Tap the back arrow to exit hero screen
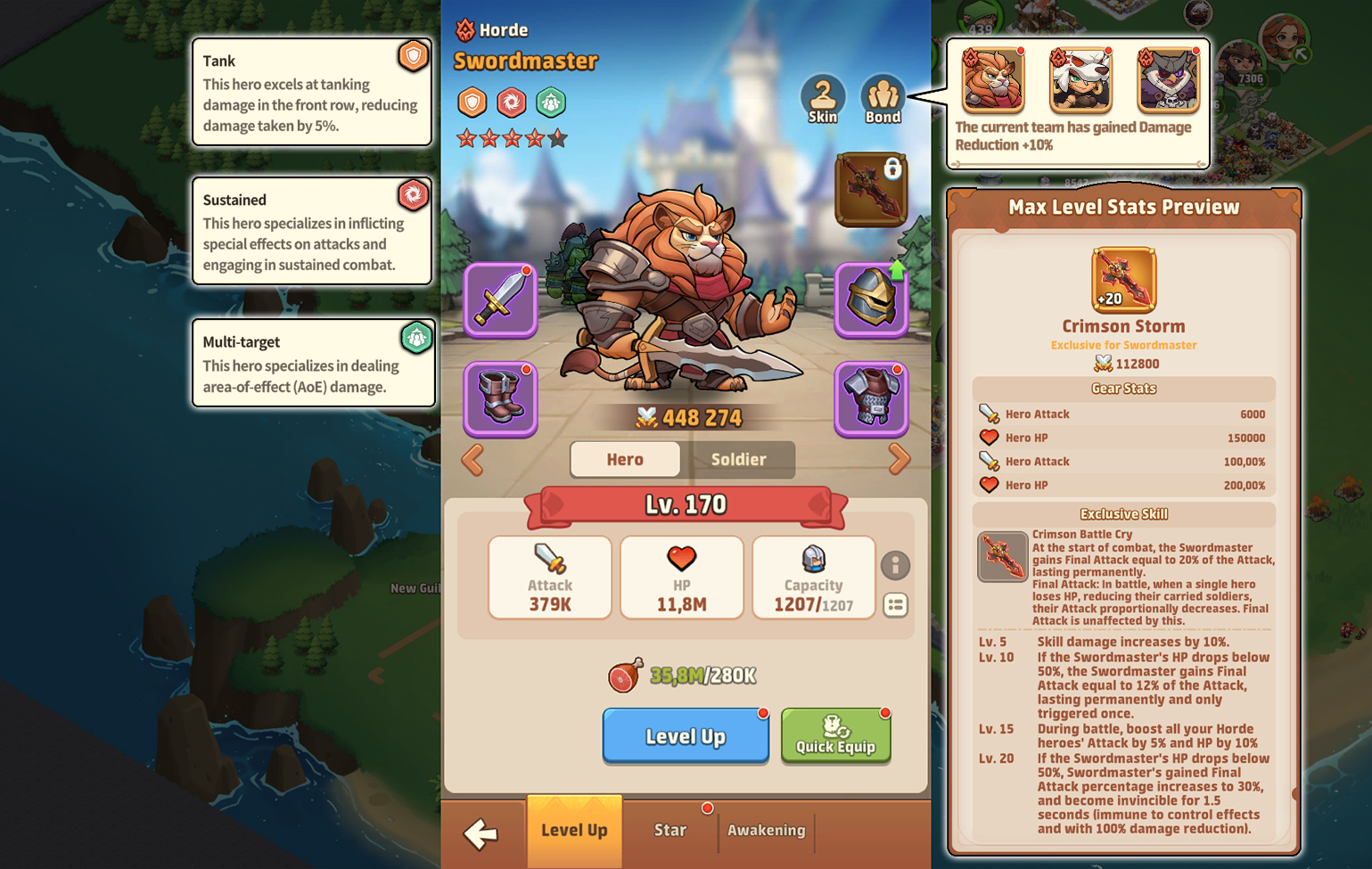 click(482, 832)
